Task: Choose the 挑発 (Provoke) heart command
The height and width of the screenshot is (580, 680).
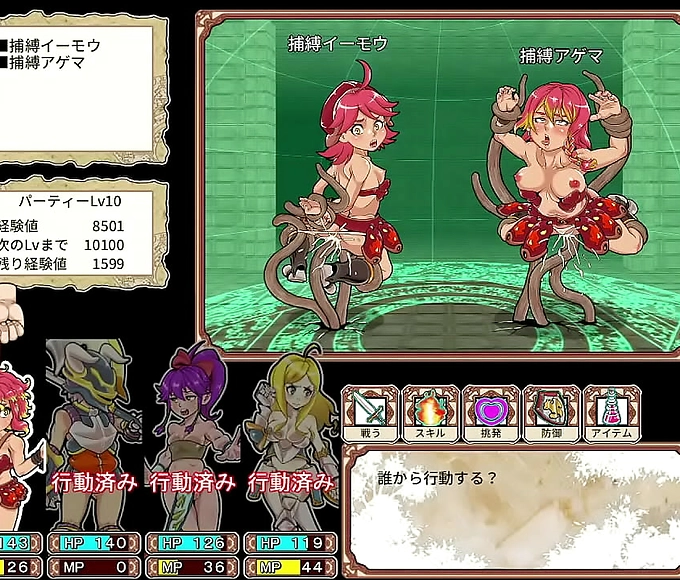Action: [x=490, y=414]
